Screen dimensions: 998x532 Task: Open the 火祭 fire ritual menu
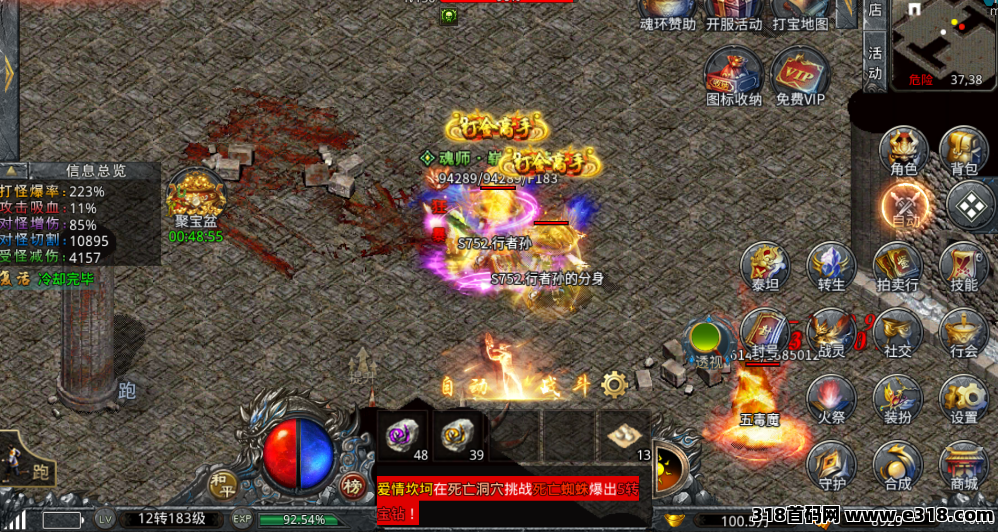pos(831,399)
